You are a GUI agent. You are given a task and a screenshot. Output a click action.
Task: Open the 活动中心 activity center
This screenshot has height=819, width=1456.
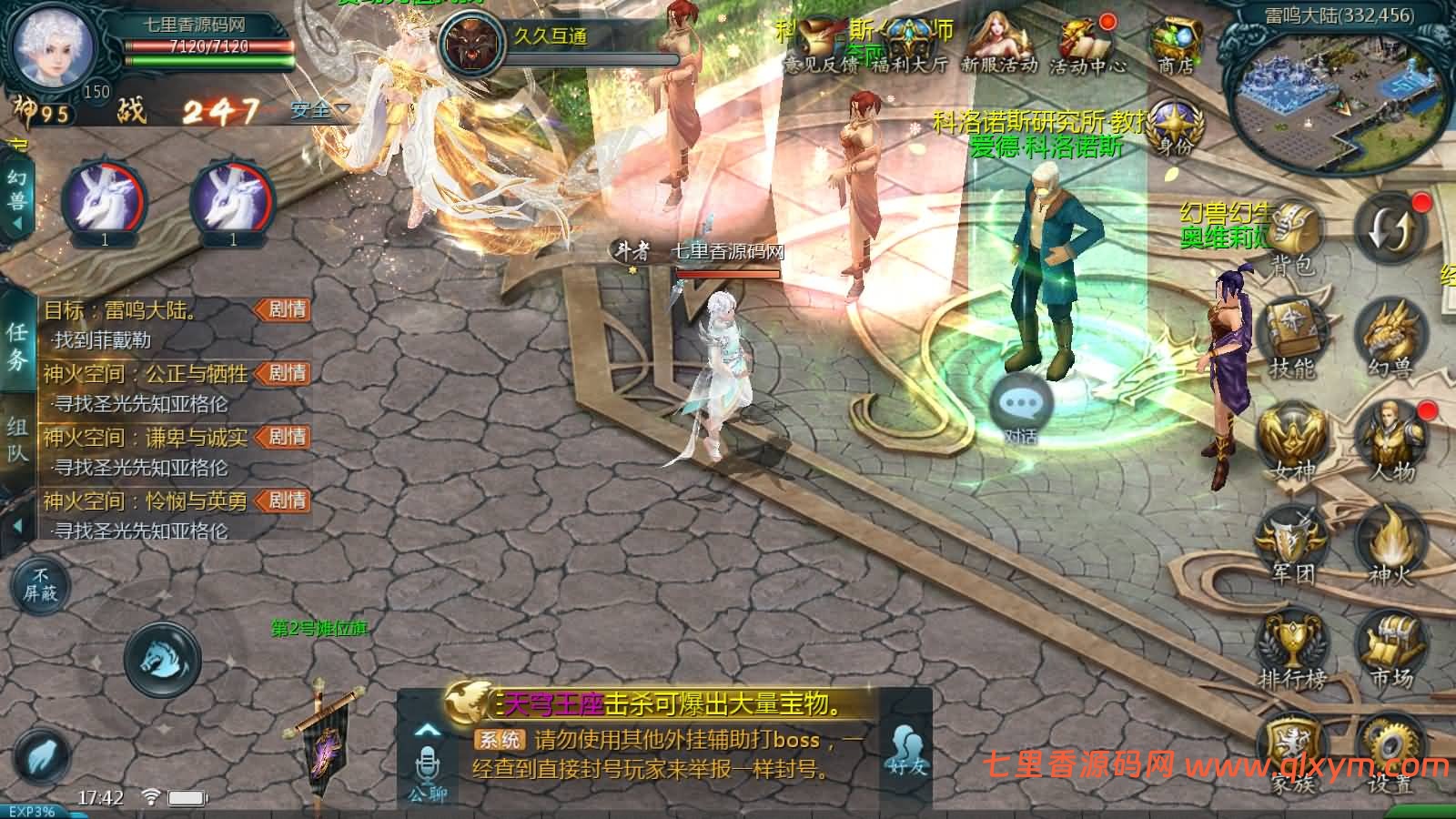click(x=1087, y=44)
